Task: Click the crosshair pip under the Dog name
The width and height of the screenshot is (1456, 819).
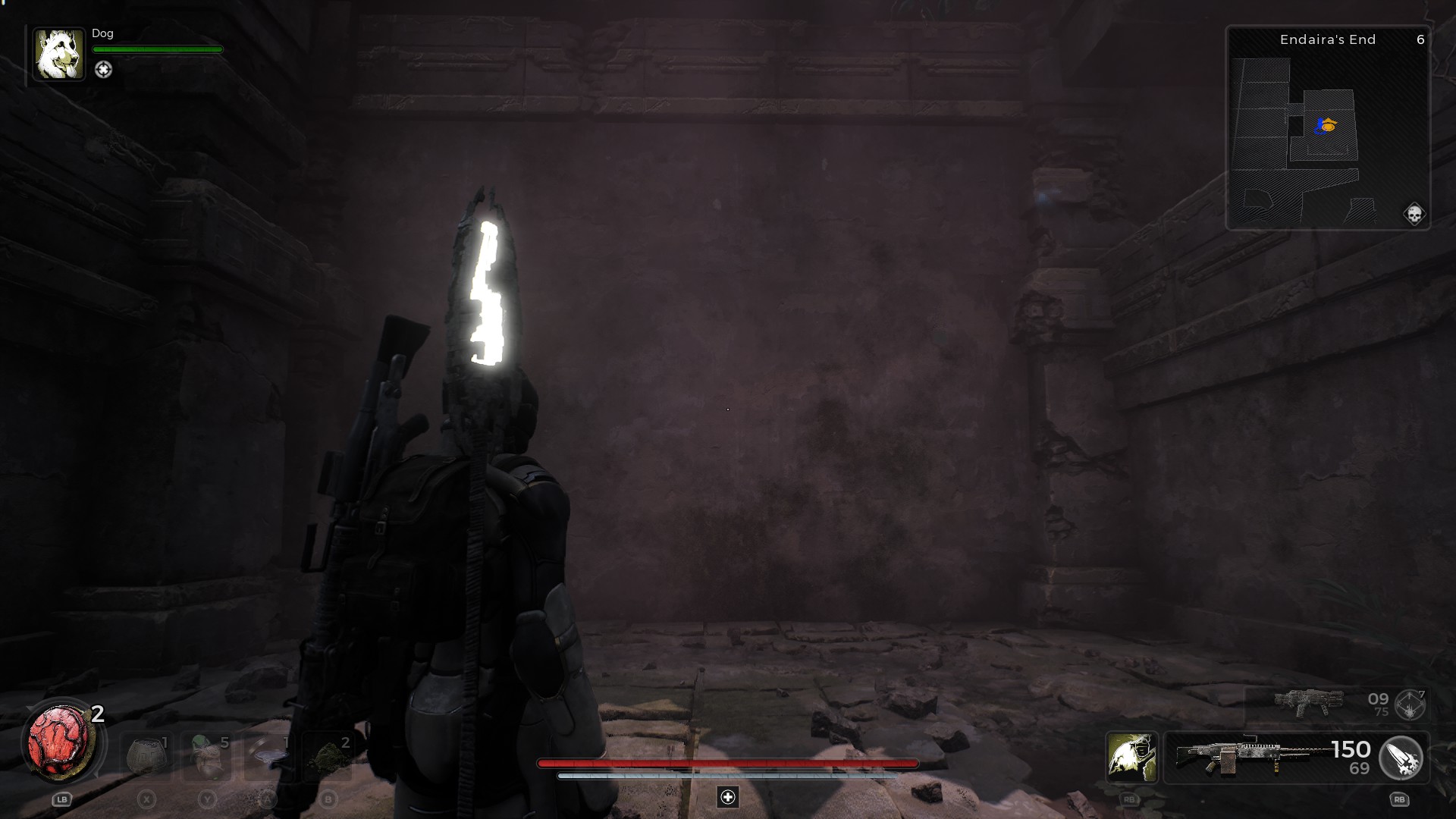Action: click(104, 70)
